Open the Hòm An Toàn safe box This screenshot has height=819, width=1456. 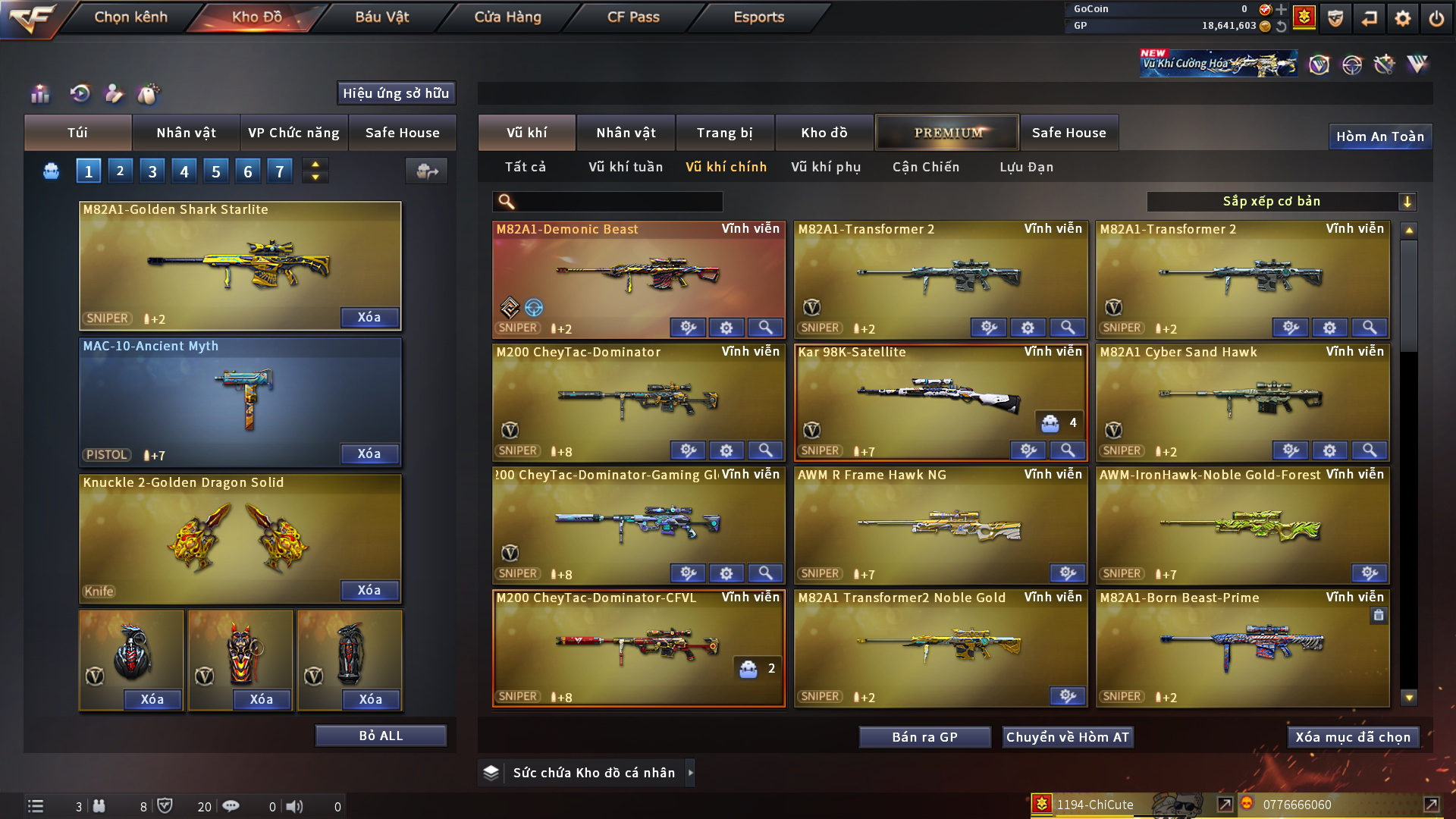pyautogui.click(x=1379, y=136)
